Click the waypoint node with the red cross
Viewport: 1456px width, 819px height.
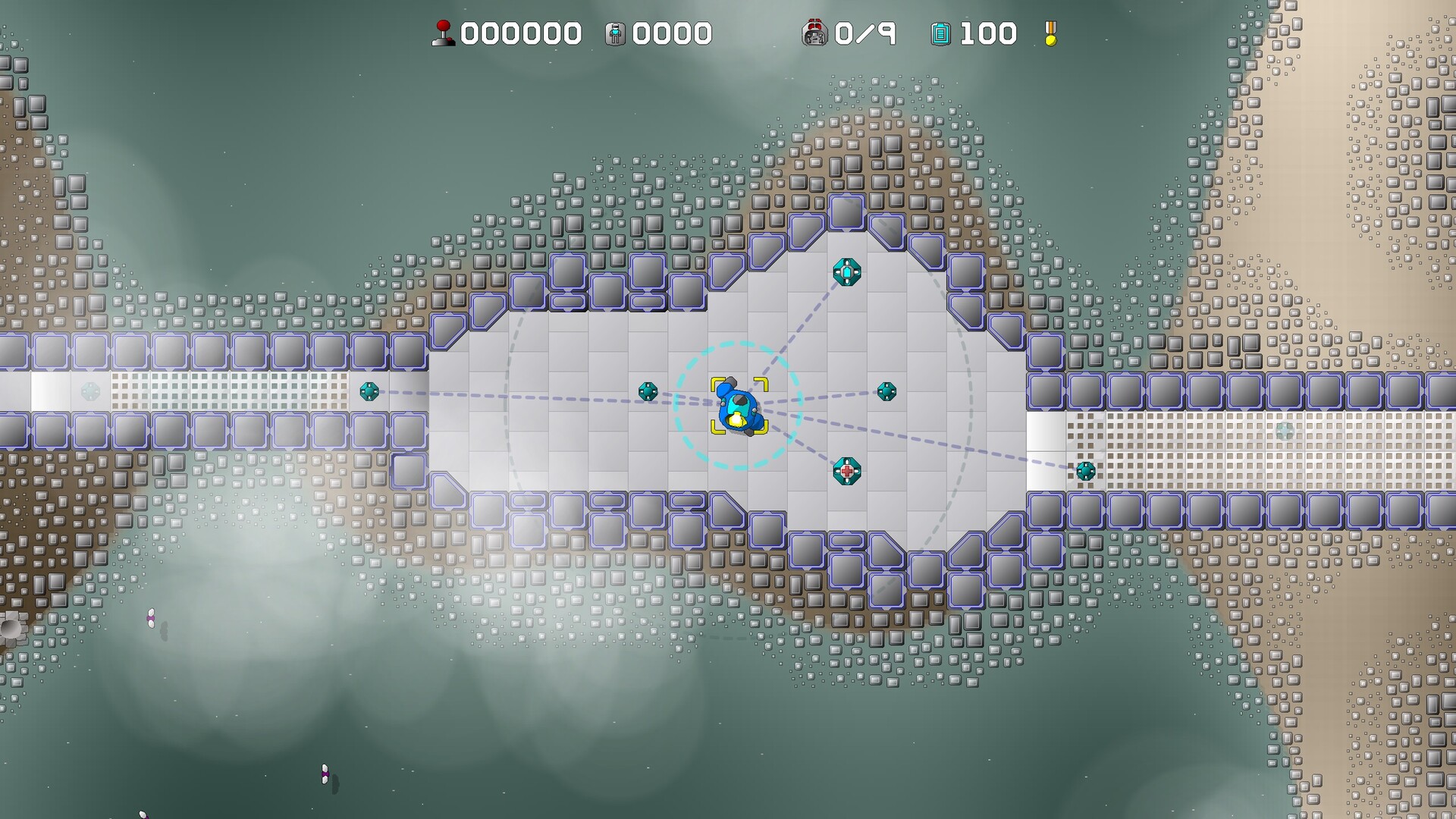tap(847, 470)
